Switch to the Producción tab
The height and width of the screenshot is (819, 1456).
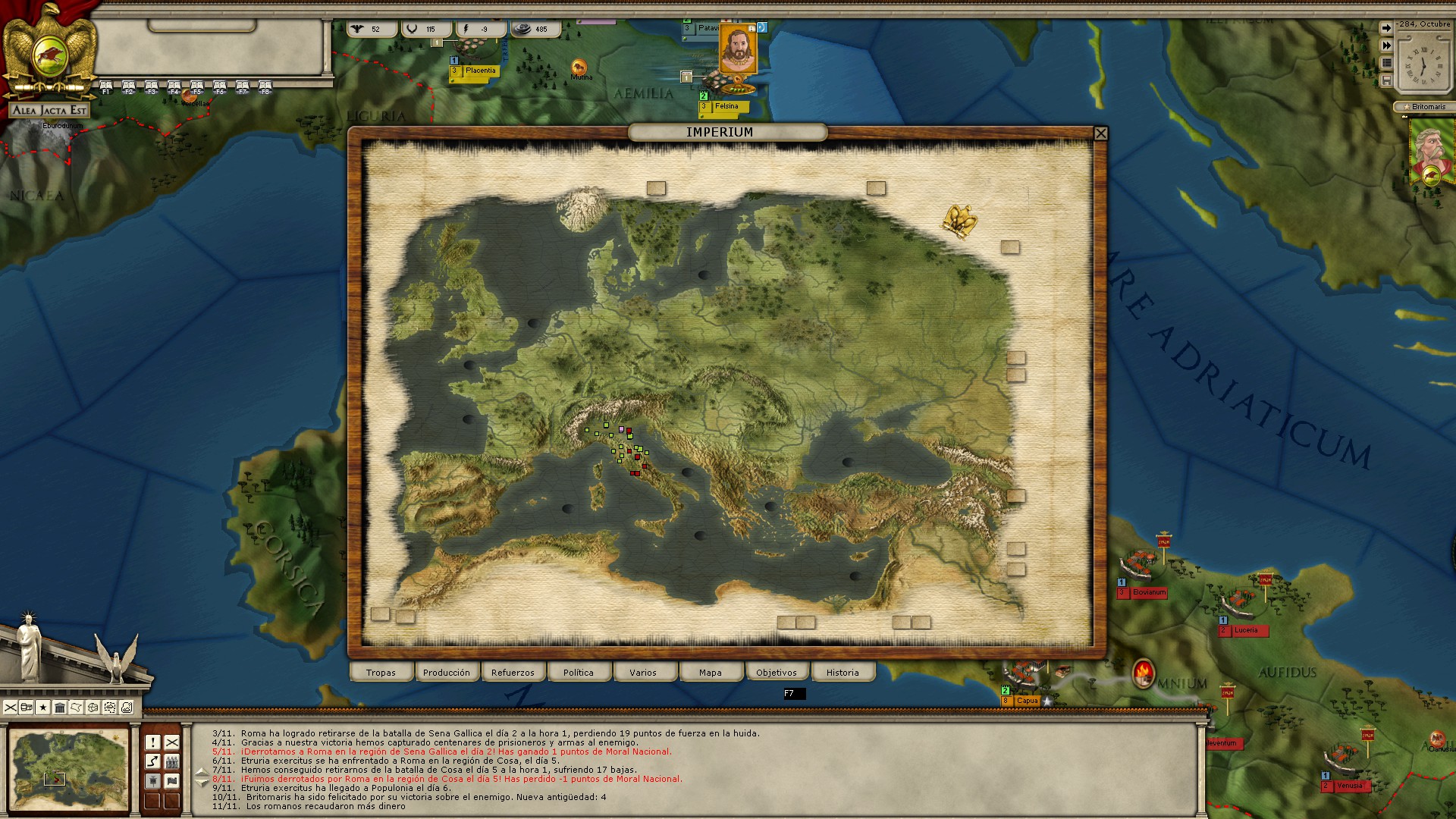click(447, 672)
